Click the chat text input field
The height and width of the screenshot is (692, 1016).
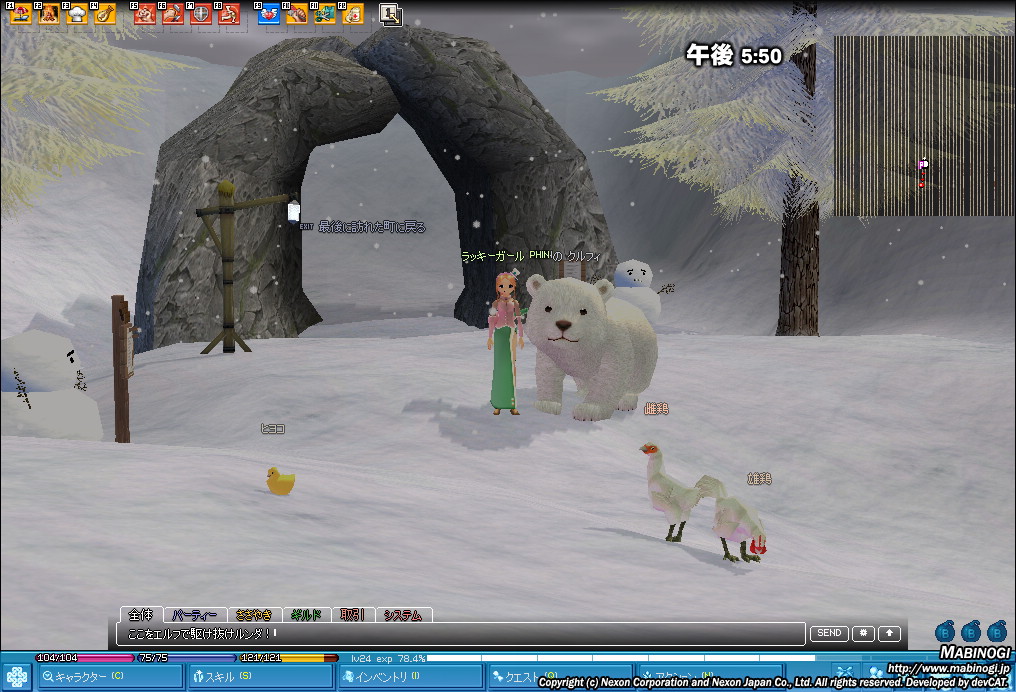(460, 633)
